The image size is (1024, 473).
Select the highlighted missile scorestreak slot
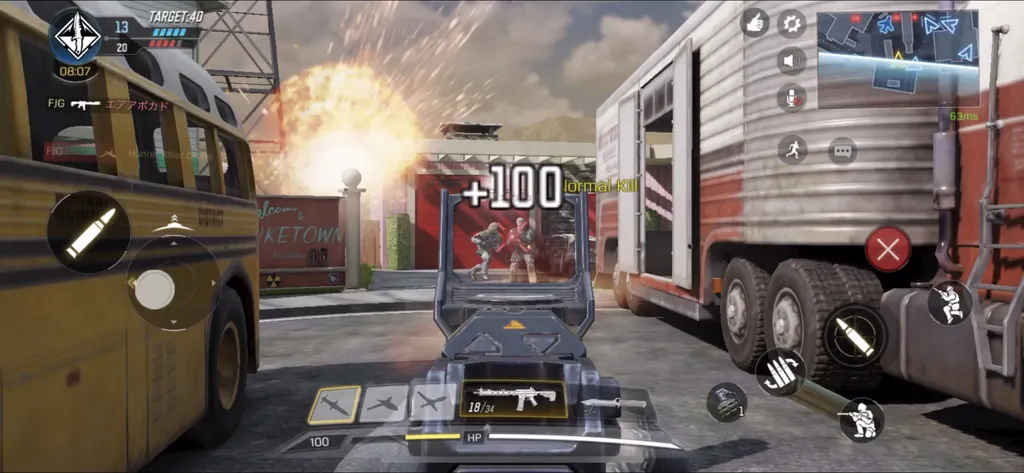coord(334,404)
